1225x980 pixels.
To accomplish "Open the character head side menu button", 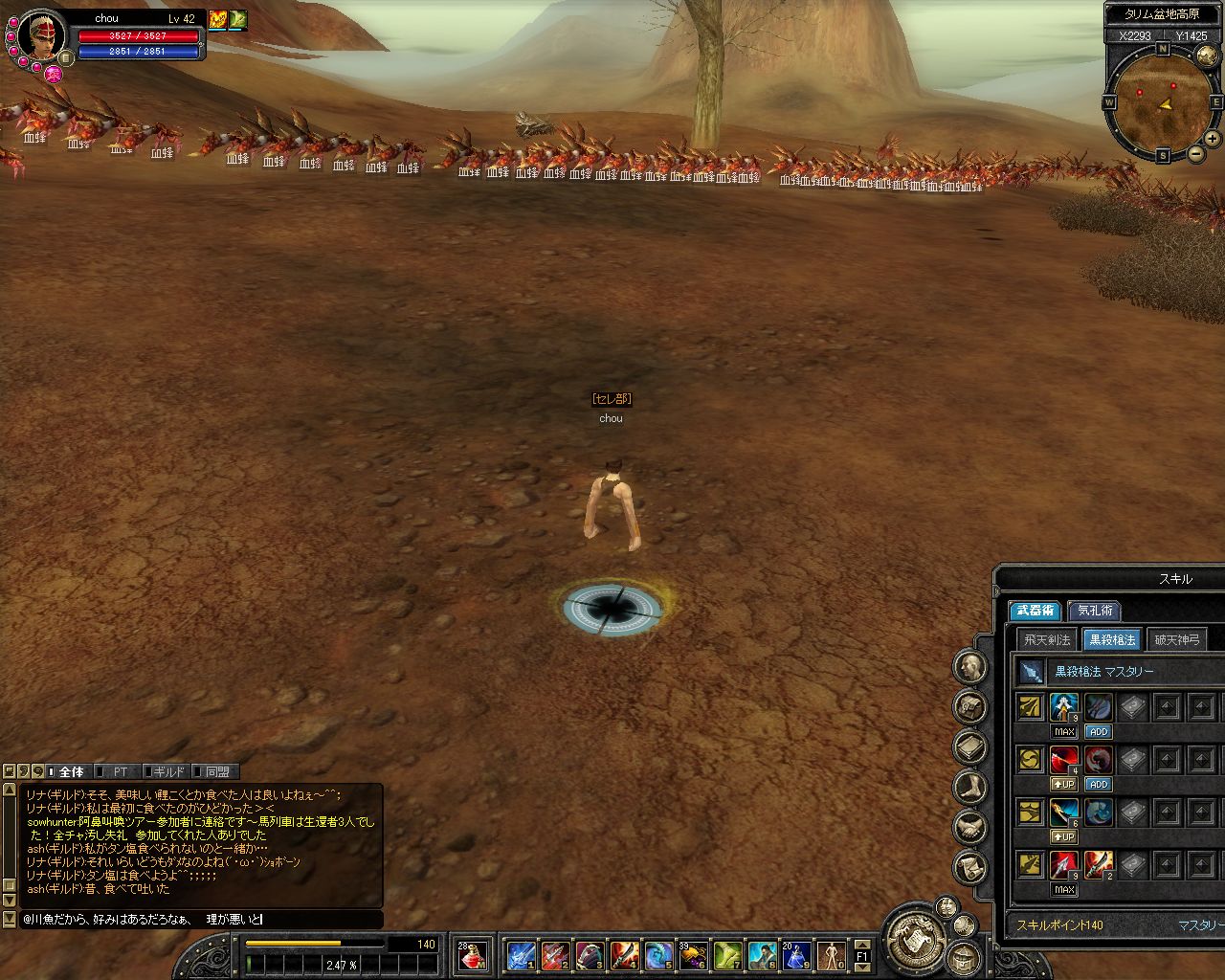I will [970, 667].
